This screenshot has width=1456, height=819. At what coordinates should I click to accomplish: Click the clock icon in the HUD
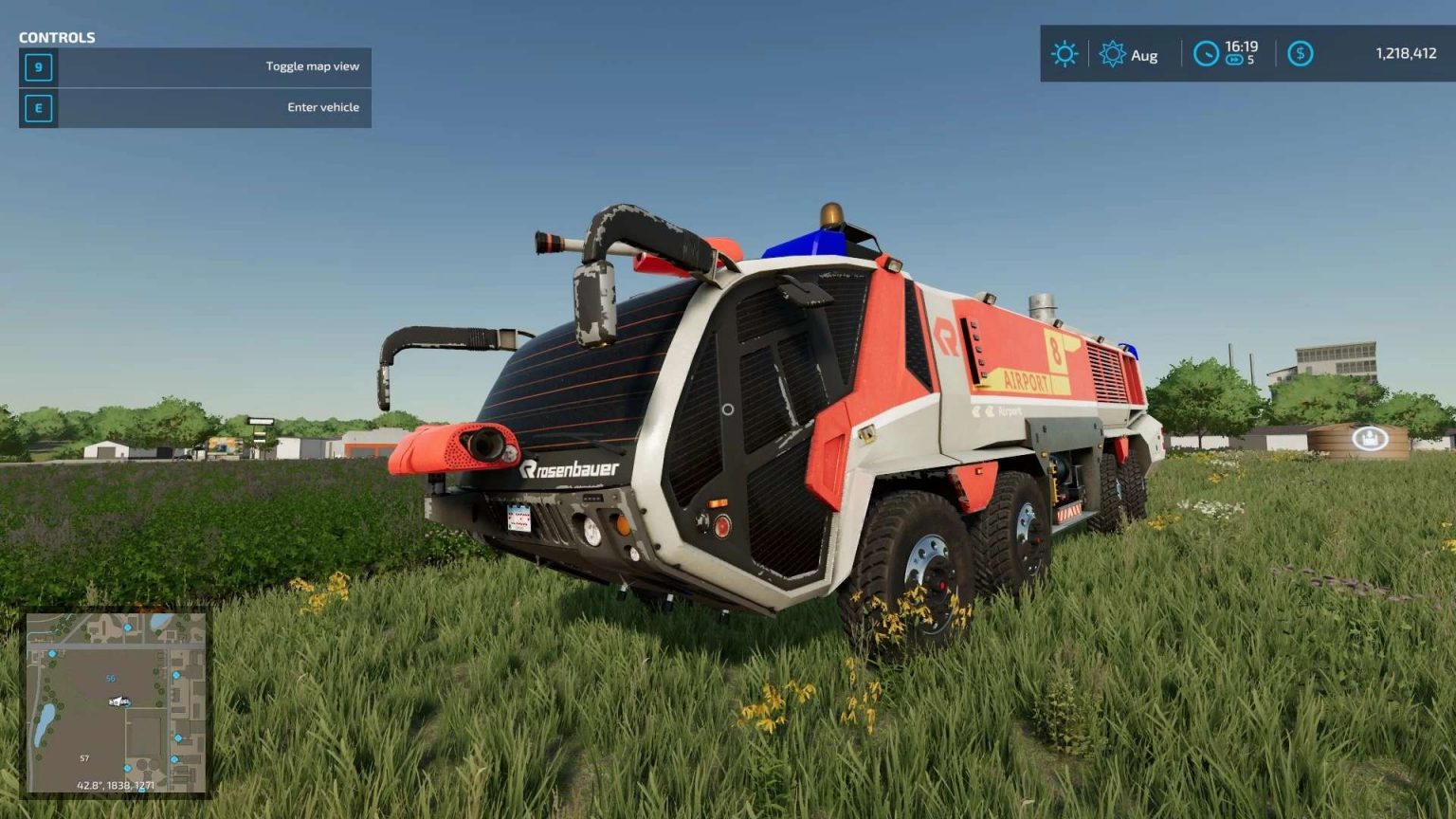click(x=1205, y=54)
